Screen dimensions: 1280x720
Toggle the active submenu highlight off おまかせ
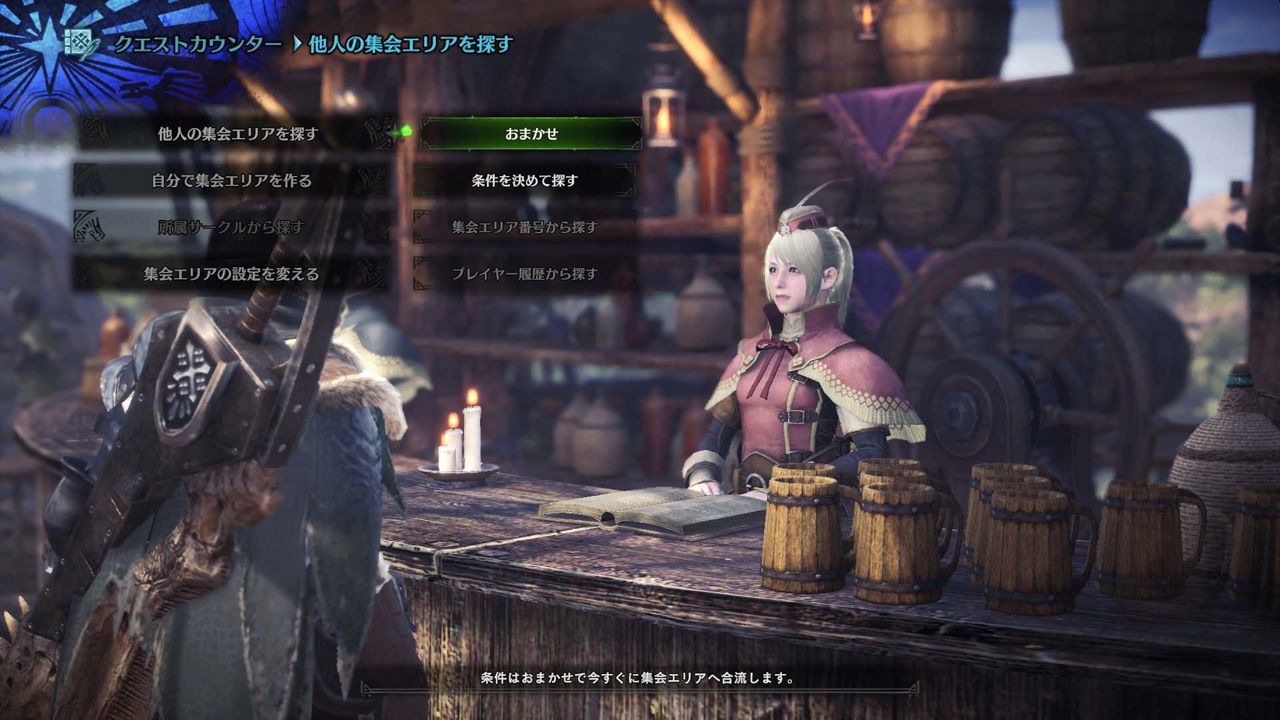[x=530, y=131]
